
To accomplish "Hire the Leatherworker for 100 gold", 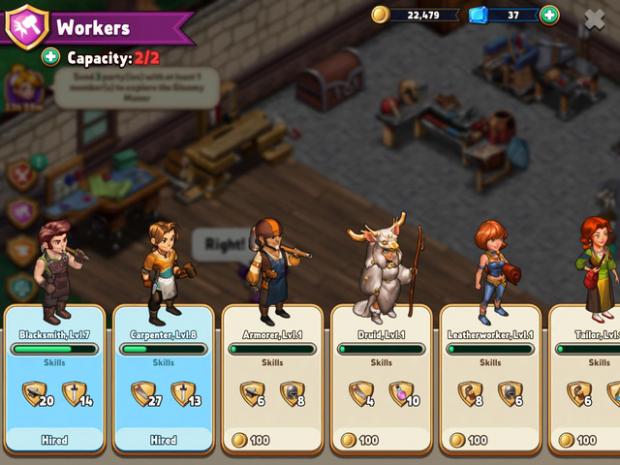I will coord(490,440).
